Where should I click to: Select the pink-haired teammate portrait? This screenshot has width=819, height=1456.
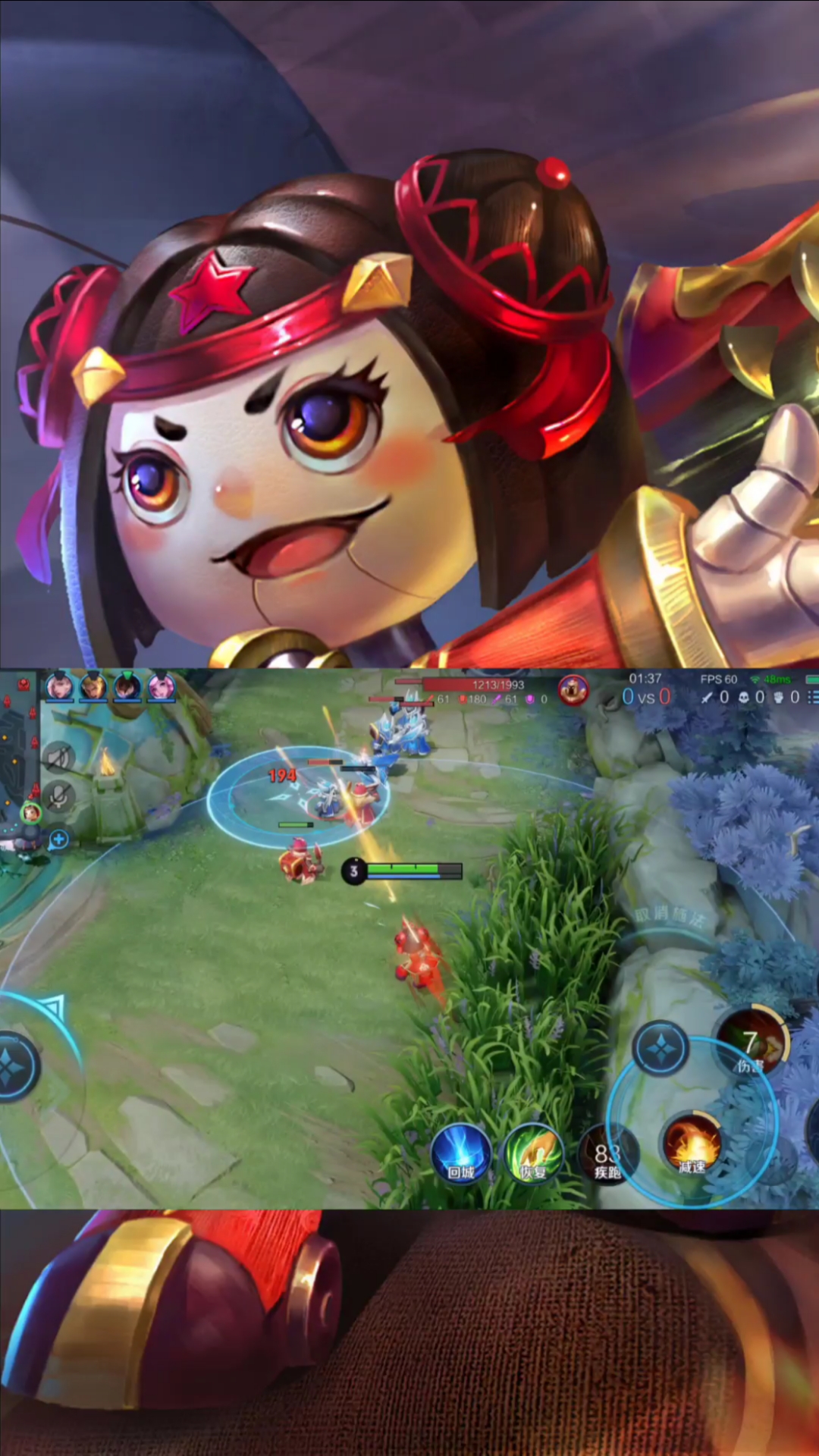(x=161, y=686)
